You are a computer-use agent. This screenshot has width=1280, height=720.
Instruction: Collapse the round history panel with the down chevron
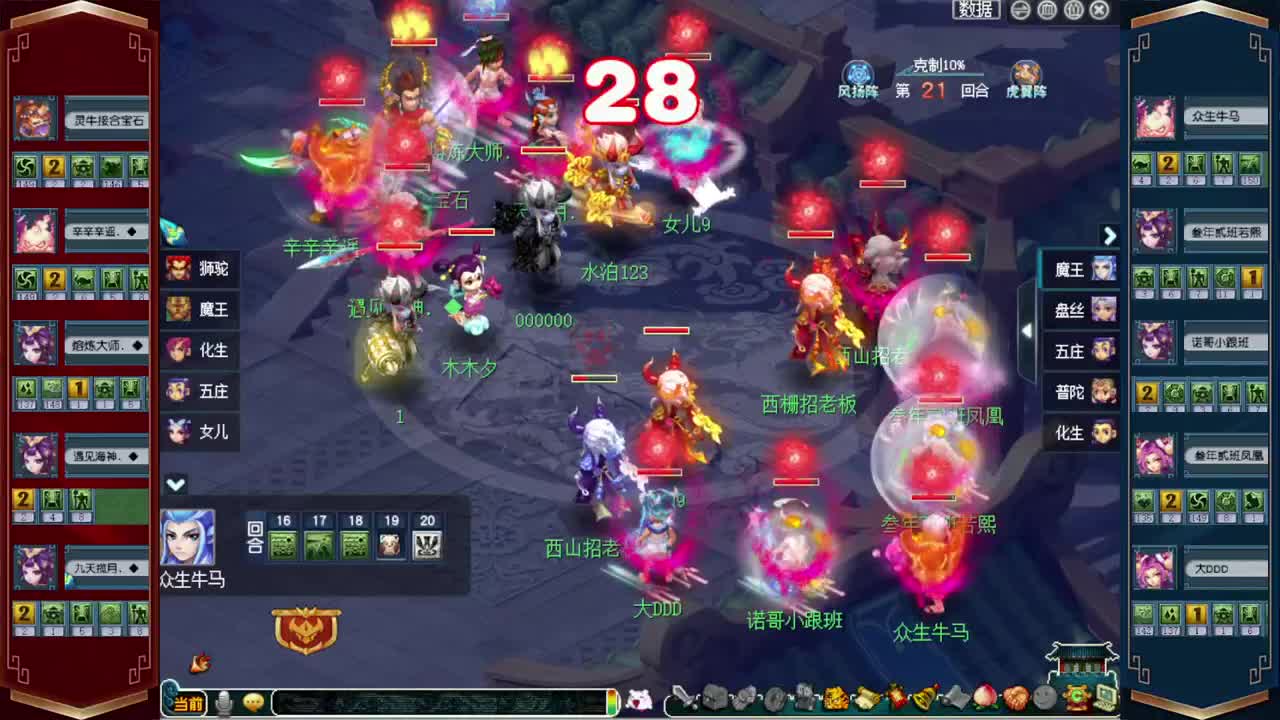point(177,484)
